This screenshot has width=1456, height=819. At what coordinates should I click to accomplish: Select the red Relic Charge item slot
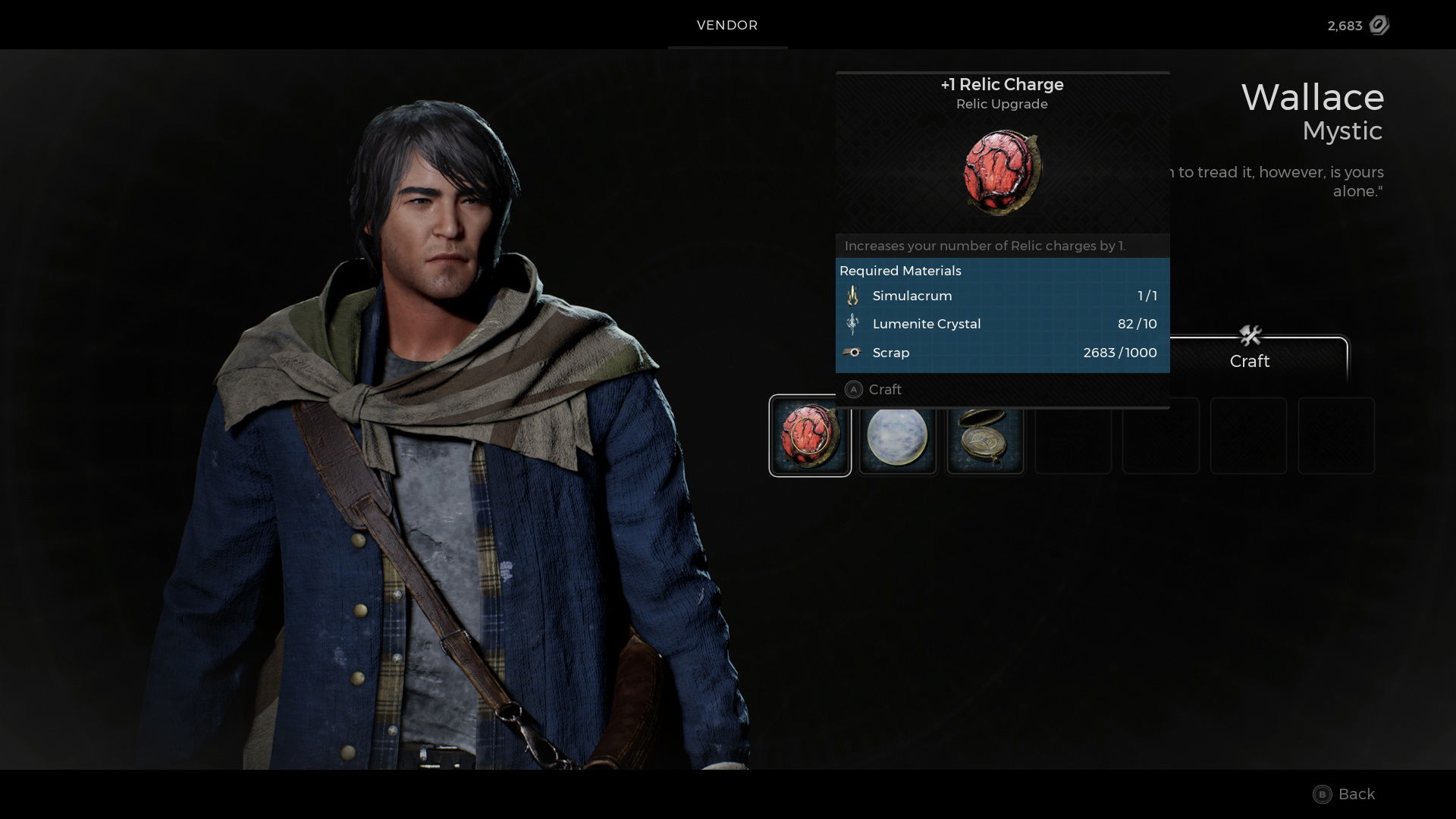(810, 436)
